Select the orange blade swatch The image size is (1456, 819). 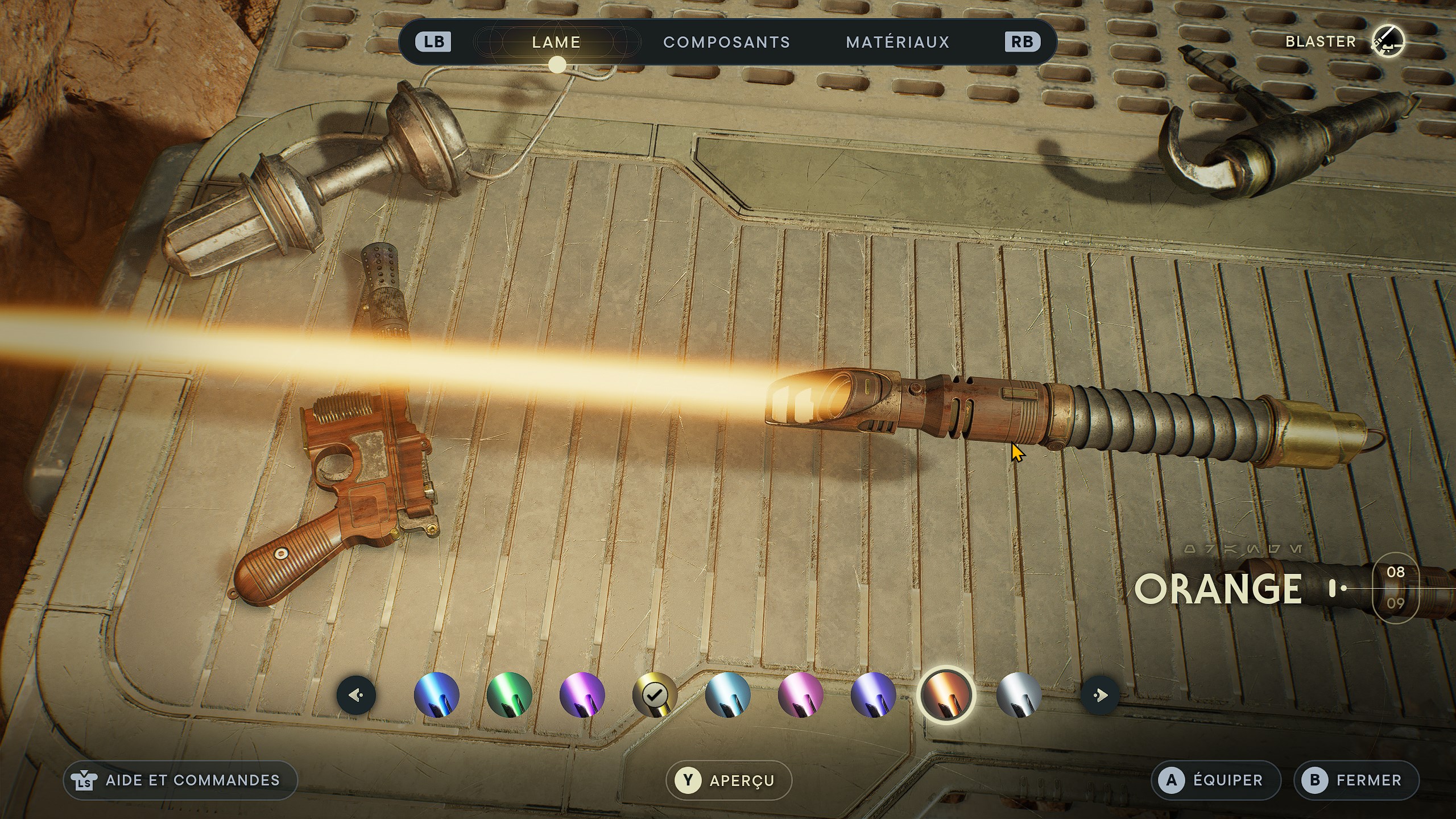click(x=946, y=695)
